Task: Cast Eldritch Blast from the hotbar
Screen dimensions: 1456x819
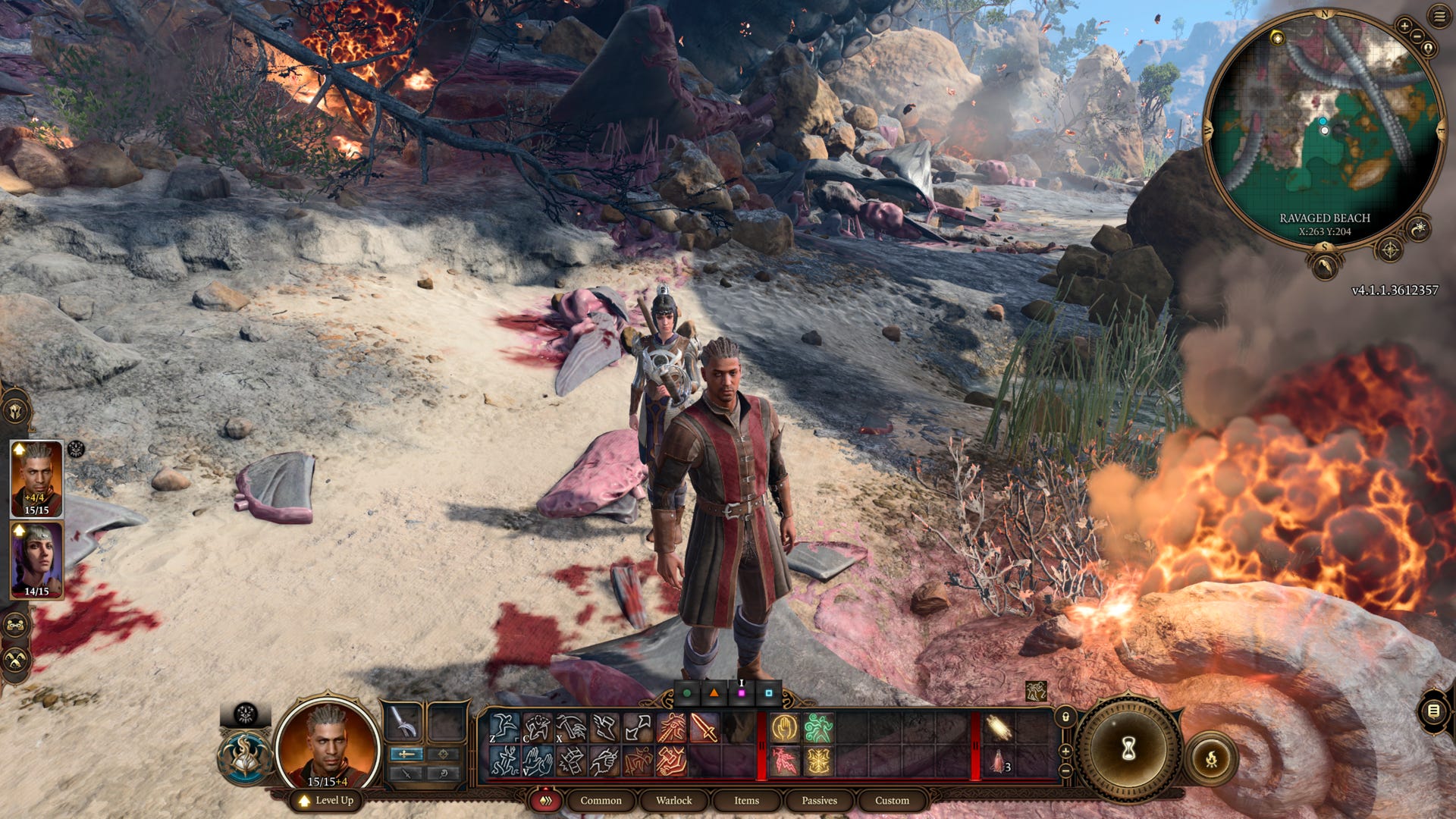Action: (785, 761)
